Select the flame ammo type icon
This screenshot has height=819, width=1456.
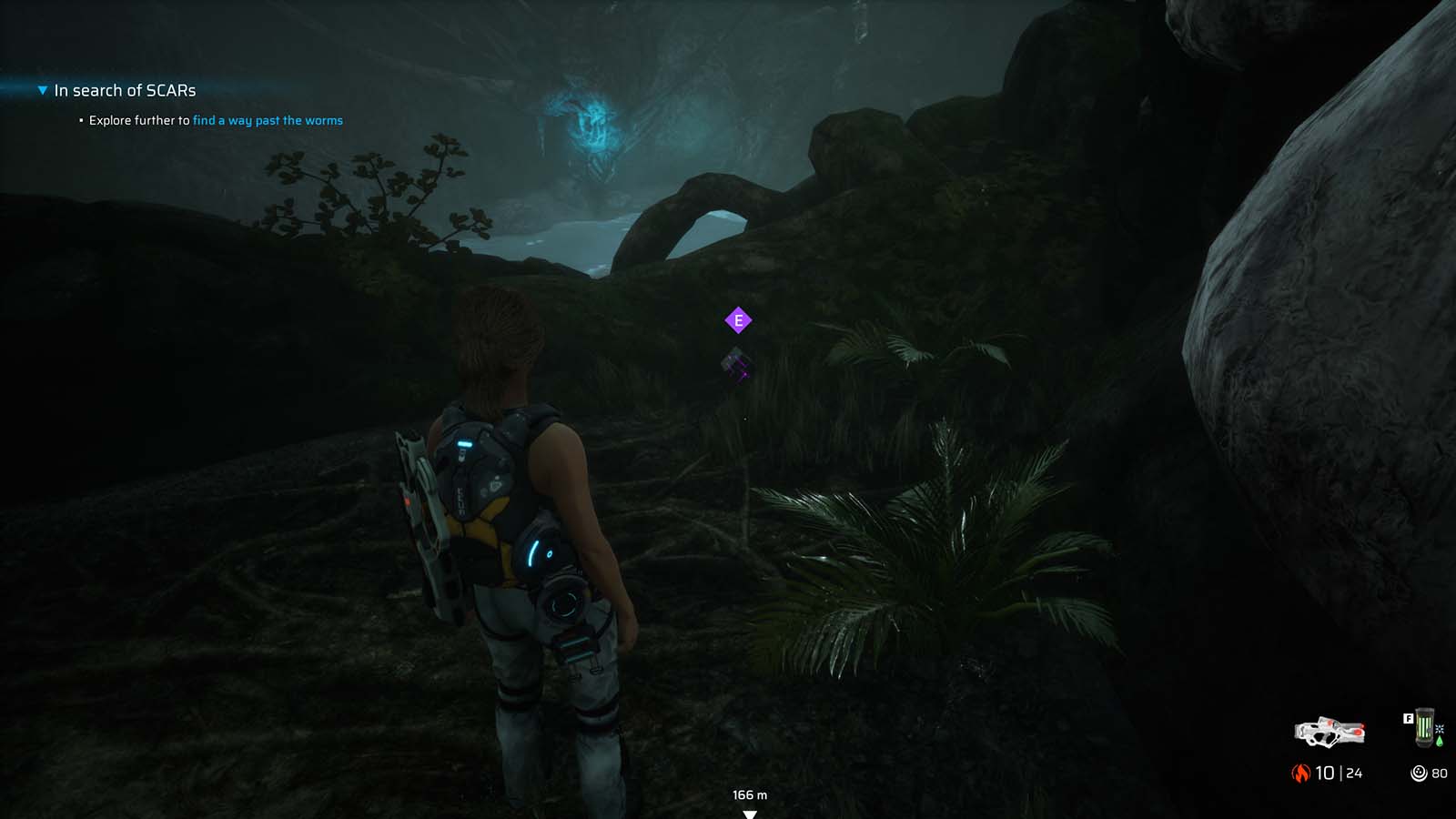[1301, 771]
